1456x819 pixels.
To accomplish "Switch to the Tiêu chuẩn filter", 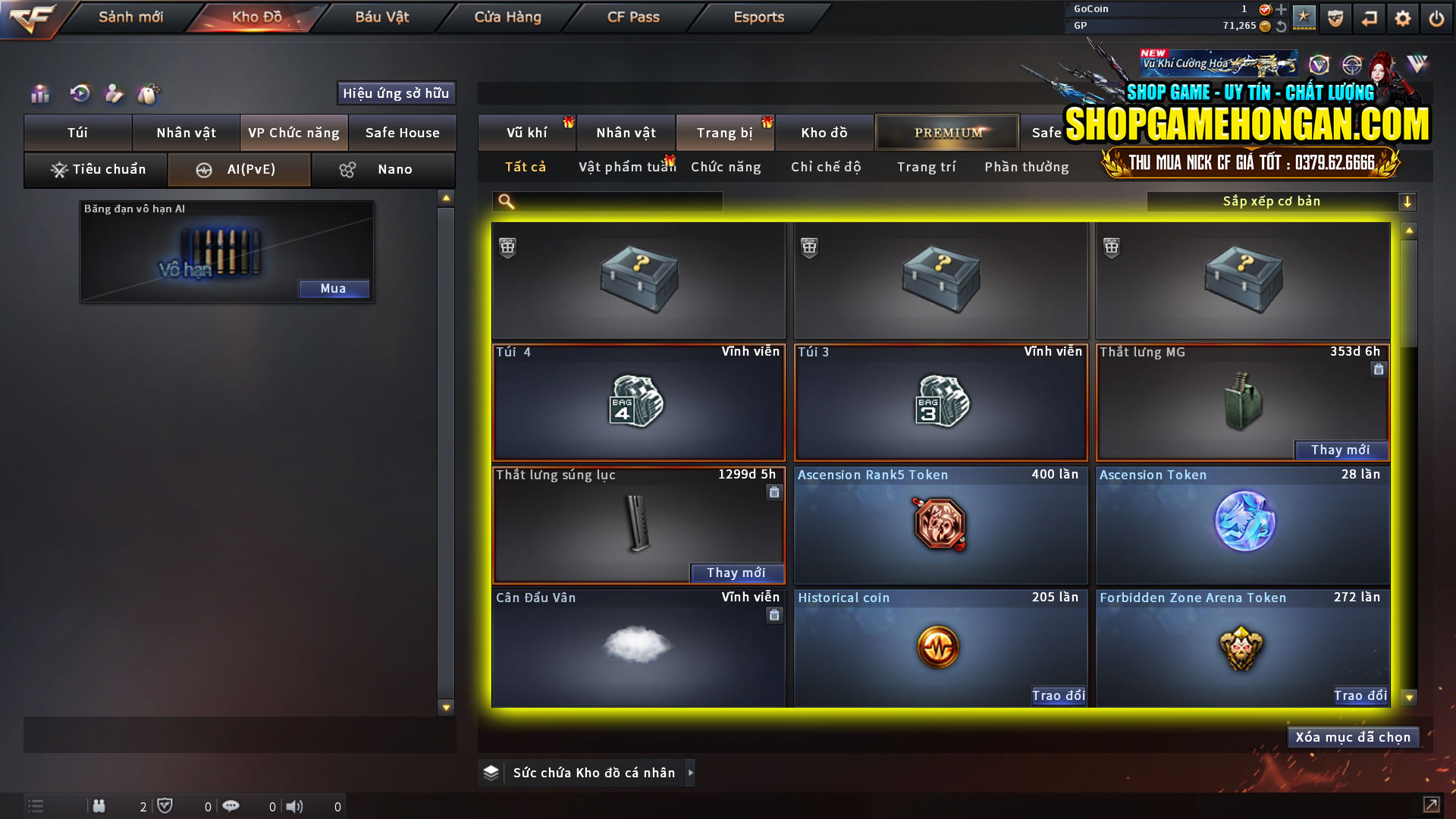I will (95, 169).
